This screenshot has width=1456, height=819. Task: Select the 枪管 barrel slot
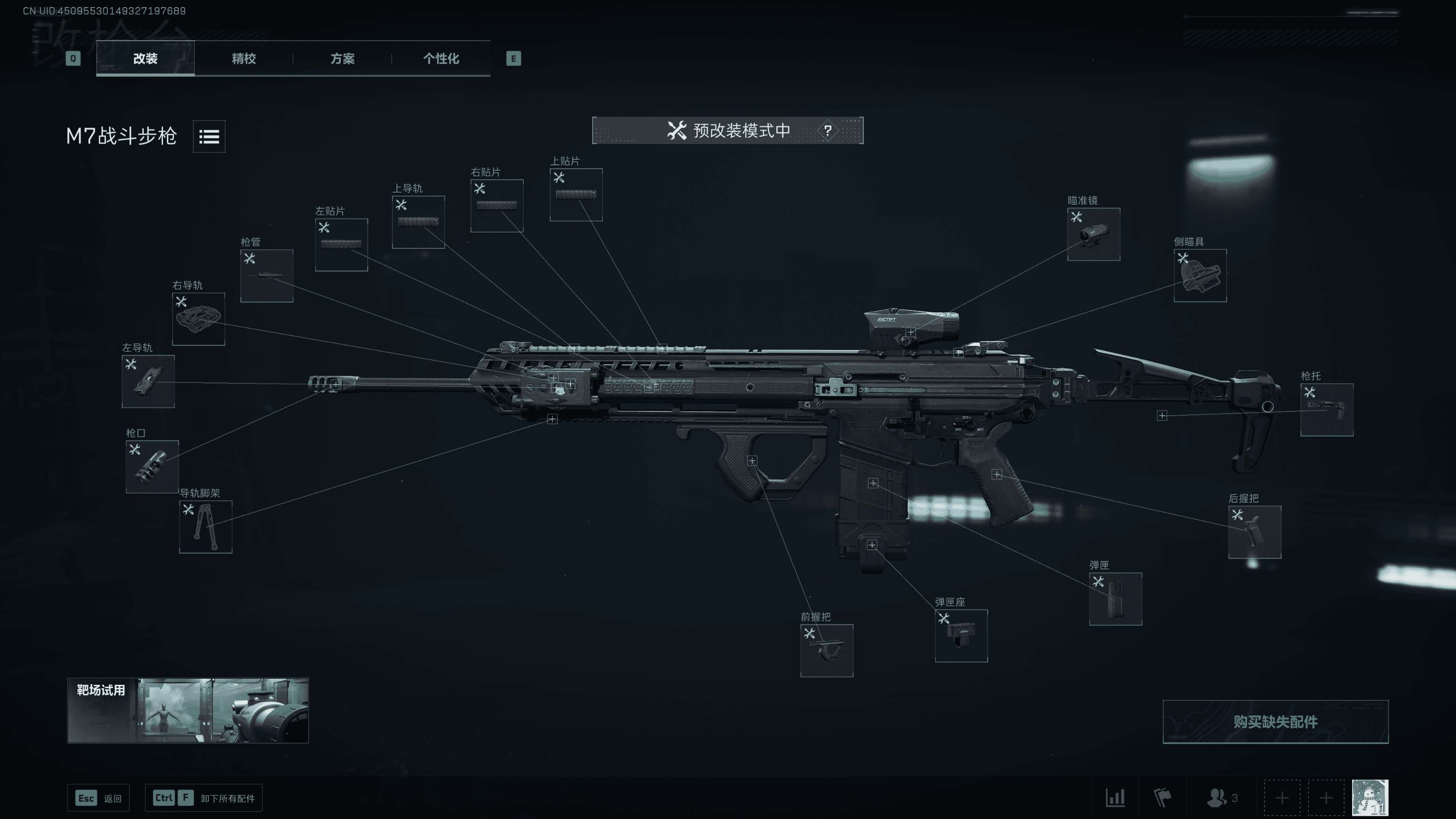[x=267, y=276]
